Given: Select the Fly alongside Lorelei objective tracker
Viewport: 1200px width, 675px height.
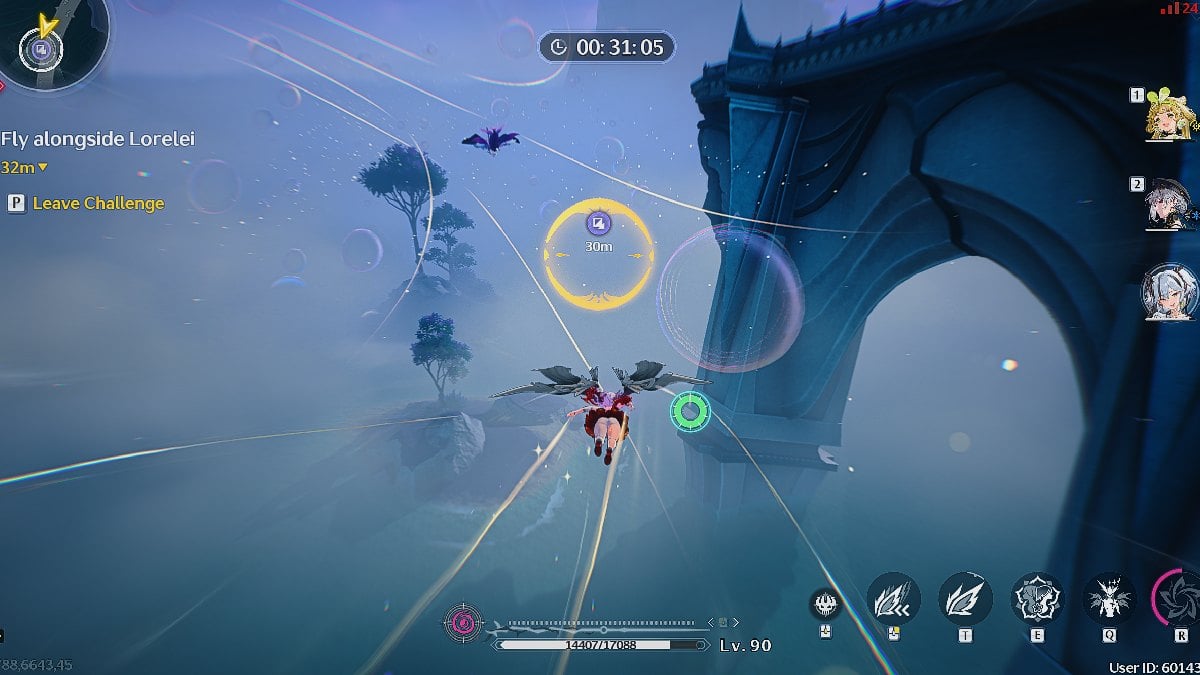Looking at the screenshot, I should [x=98, y=139].
